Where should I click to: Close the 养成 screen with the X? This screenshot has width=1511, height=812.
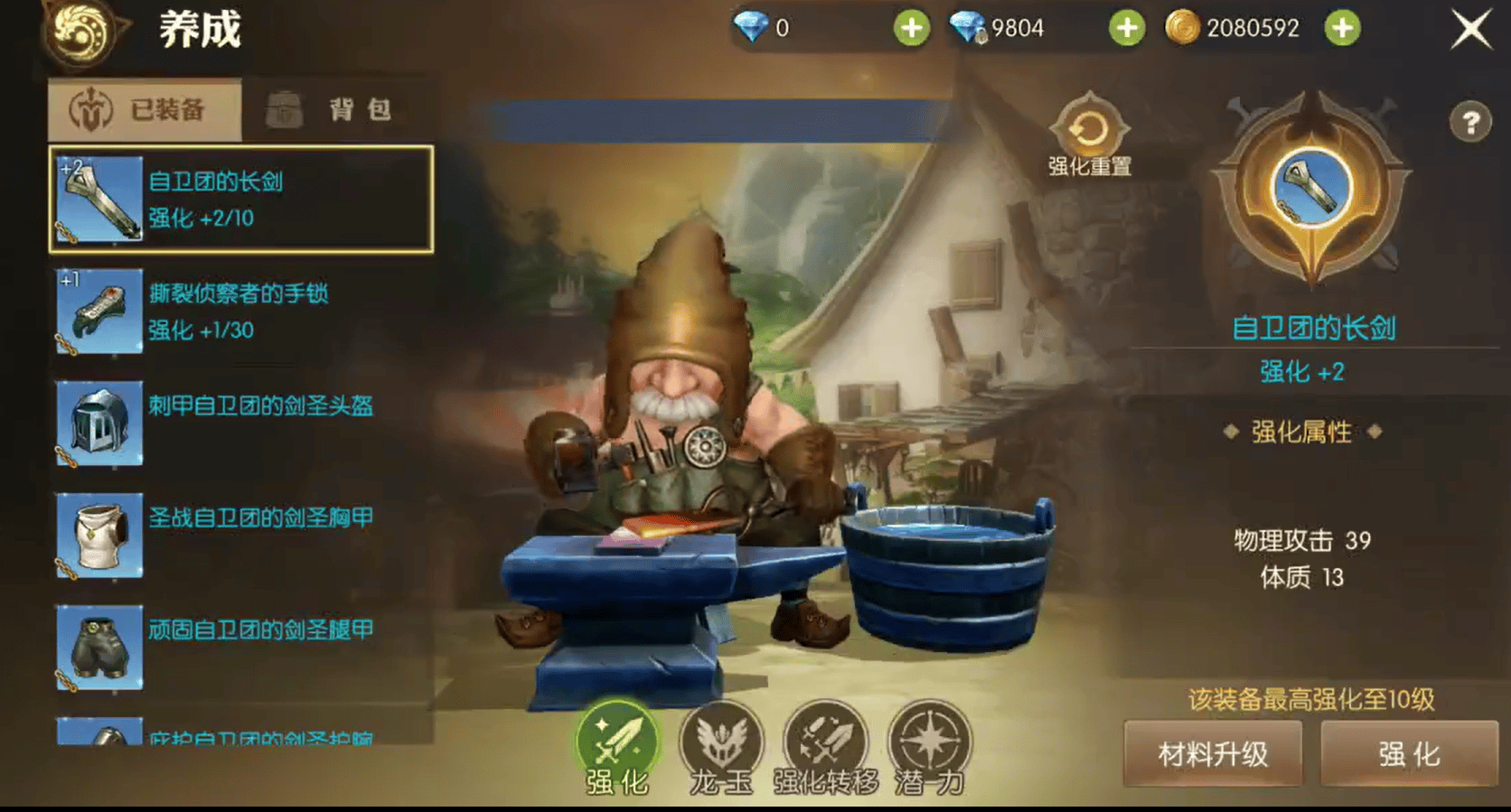coord(1471,30)
